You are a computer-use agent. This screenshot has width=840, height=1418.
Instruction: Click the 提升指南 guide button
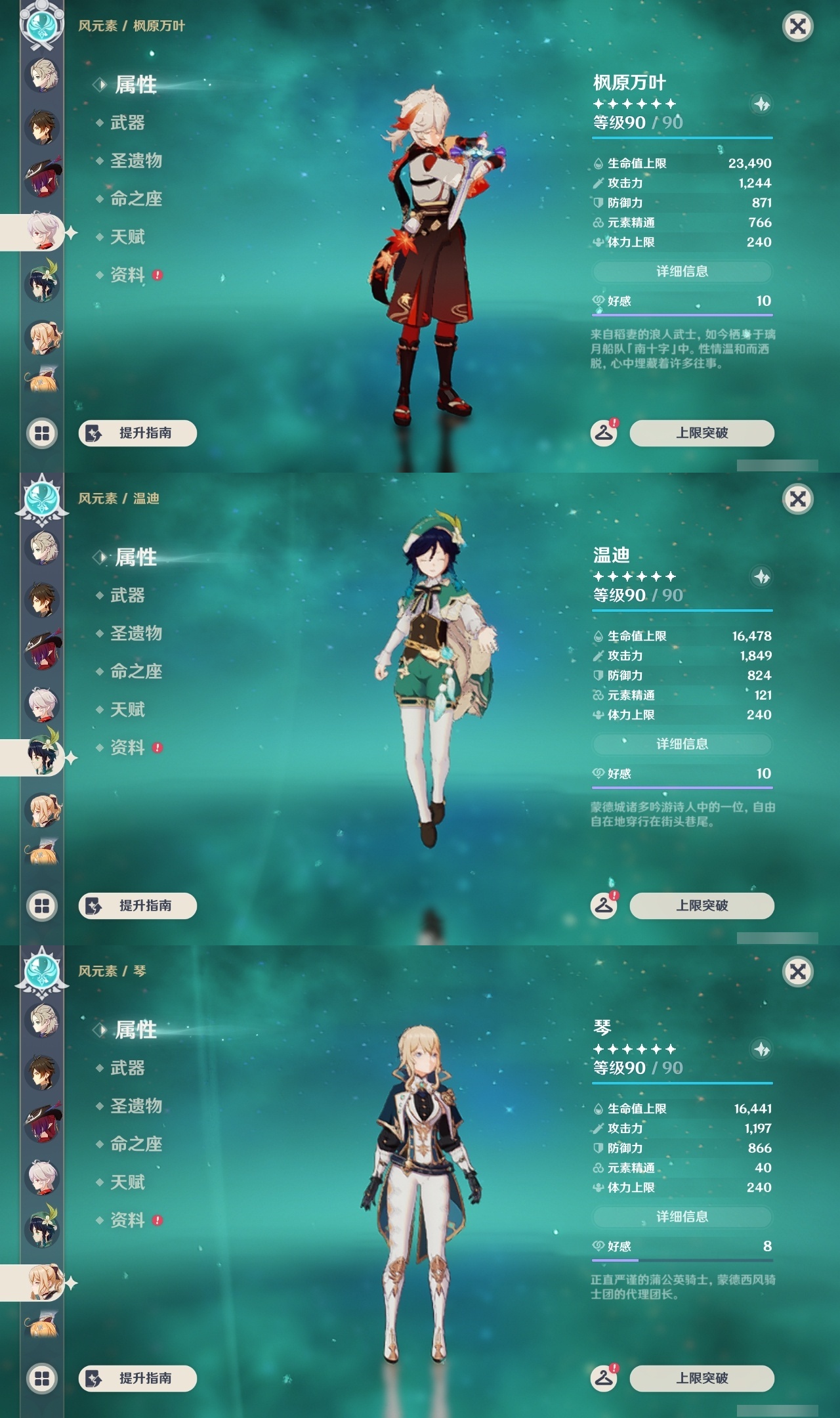[x=138, y=432]
